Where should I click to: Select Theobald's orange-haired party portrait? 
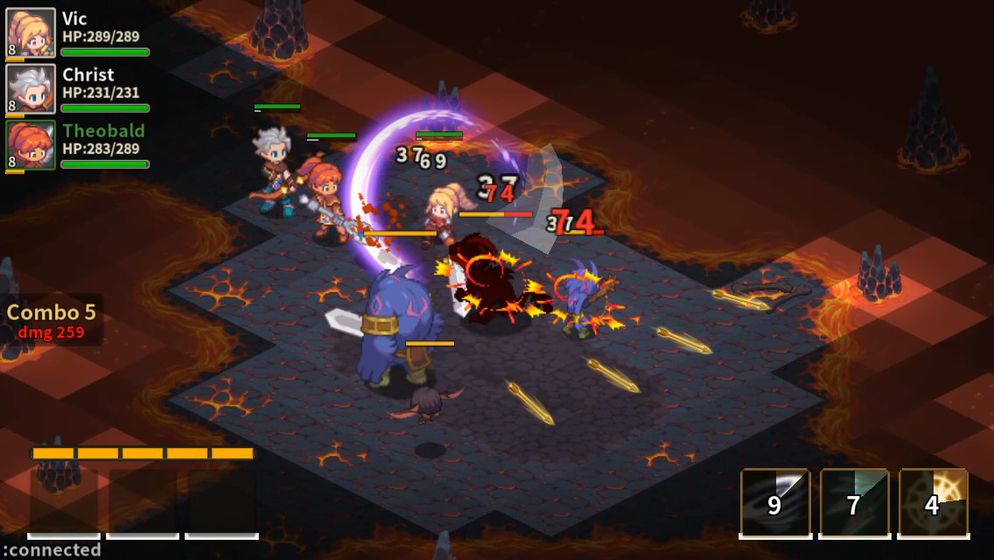pos(30,145)
